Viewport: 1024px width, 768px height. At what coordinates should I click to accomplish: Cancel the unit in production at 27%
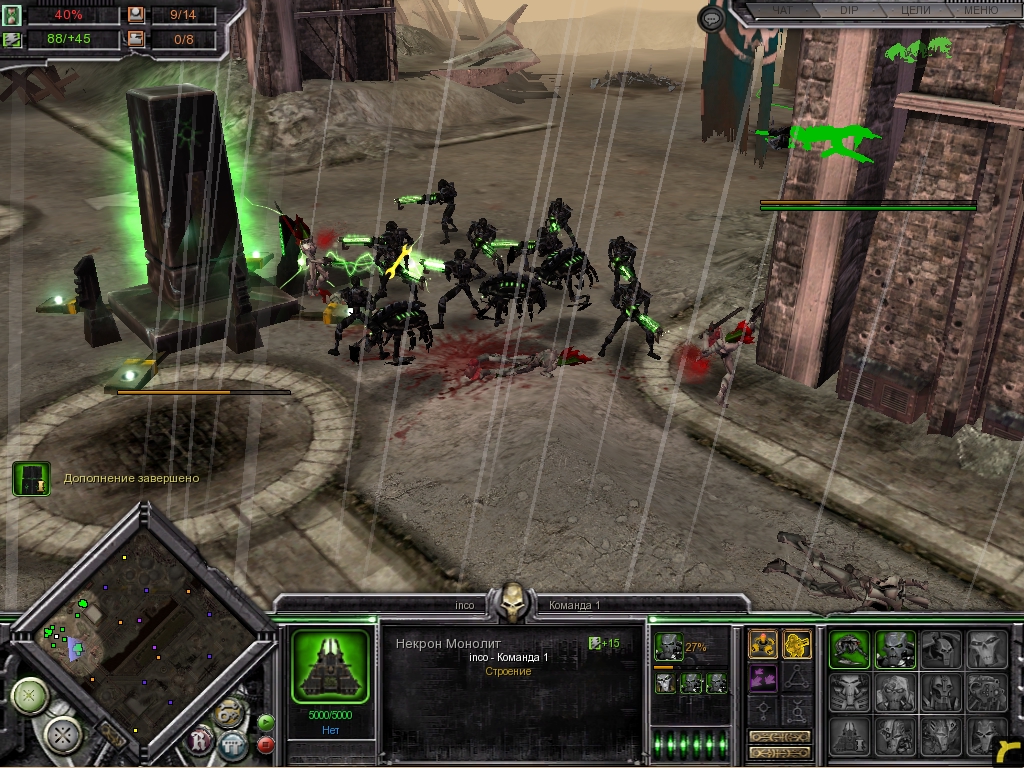[x=669, y=647]
